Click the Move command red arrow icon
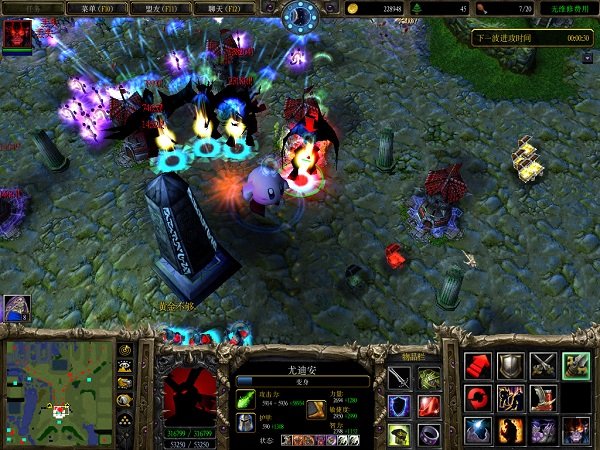This screenshot has height=450, width=600. point(478,366)
